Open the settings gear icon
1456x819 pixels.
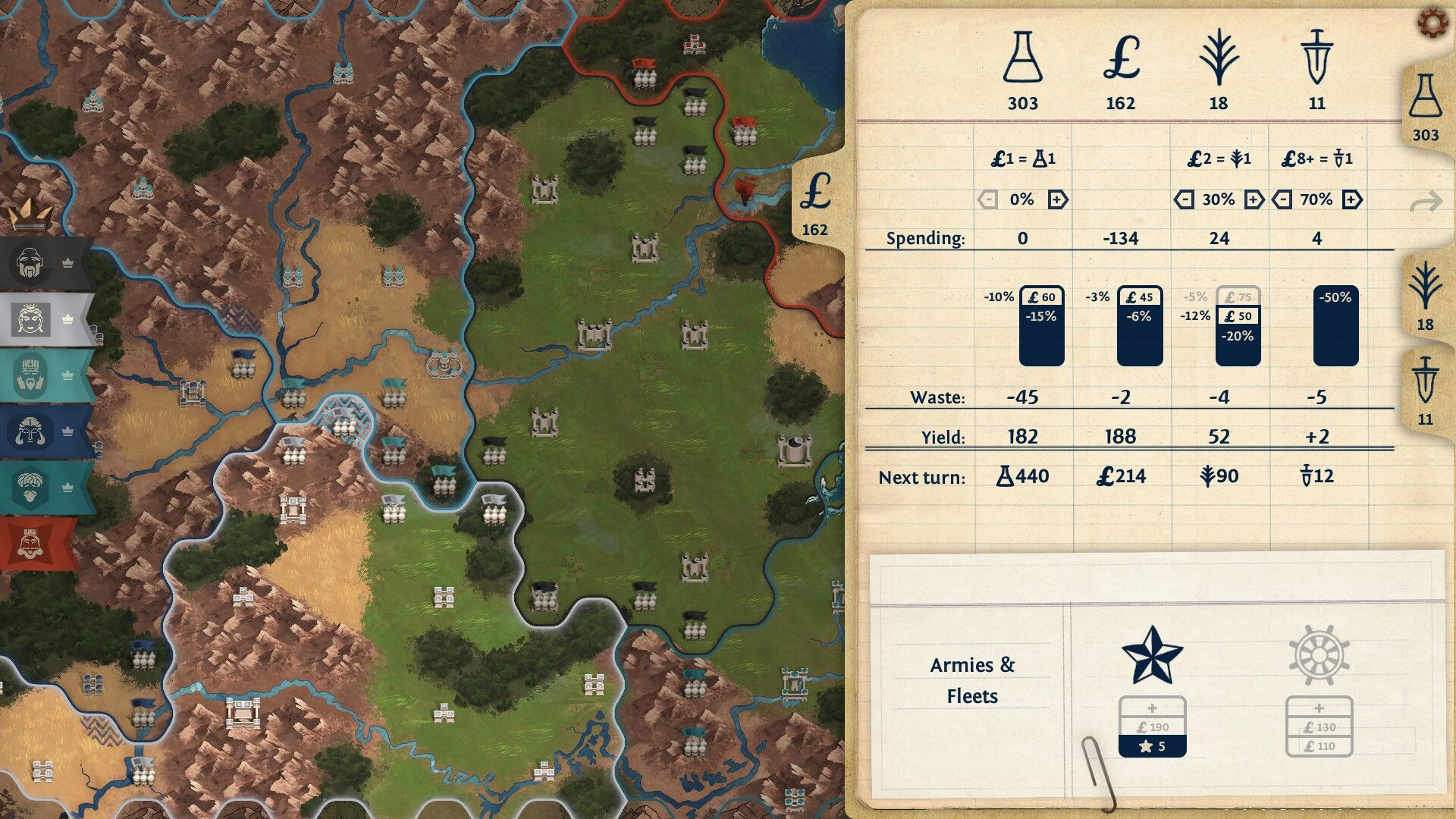pos(1432,24)
